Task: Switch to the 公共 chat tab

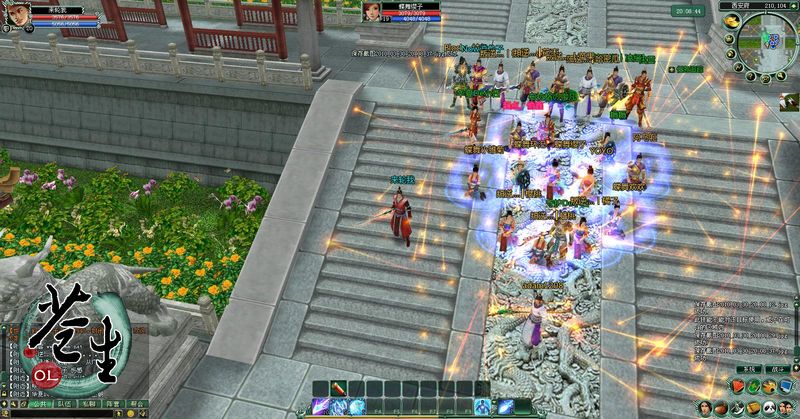Action: click(x=40, y=405)
